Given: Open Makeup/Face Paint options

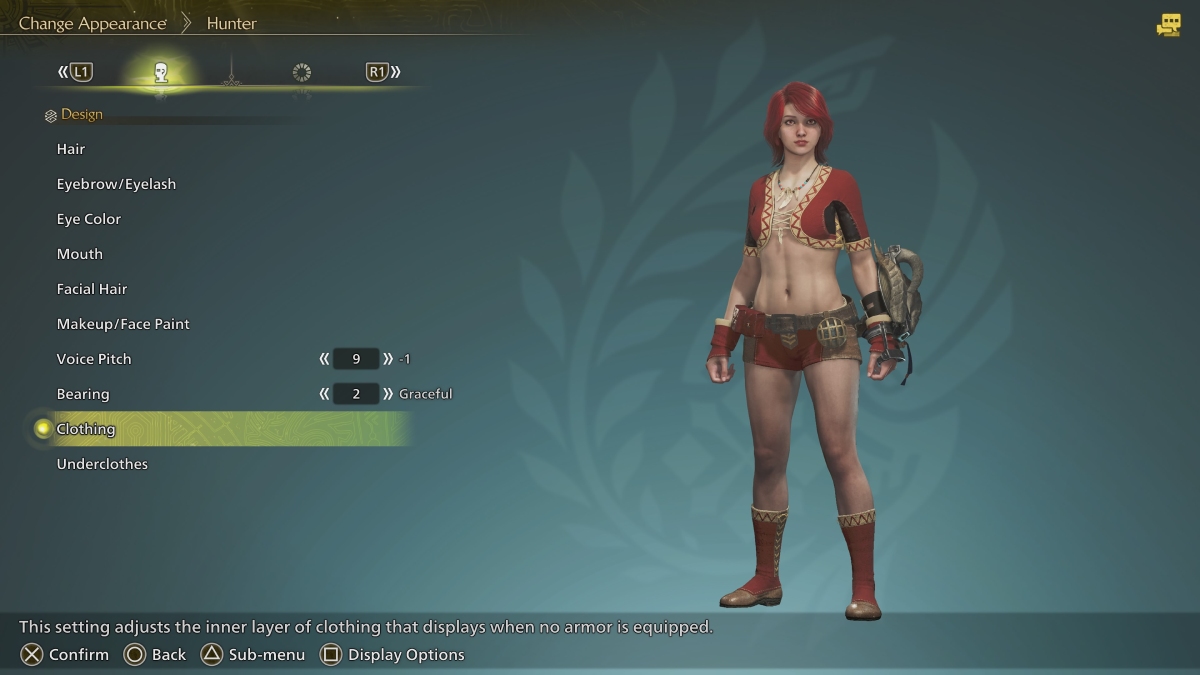Looking at the screenshot, I should pos(123,324).
